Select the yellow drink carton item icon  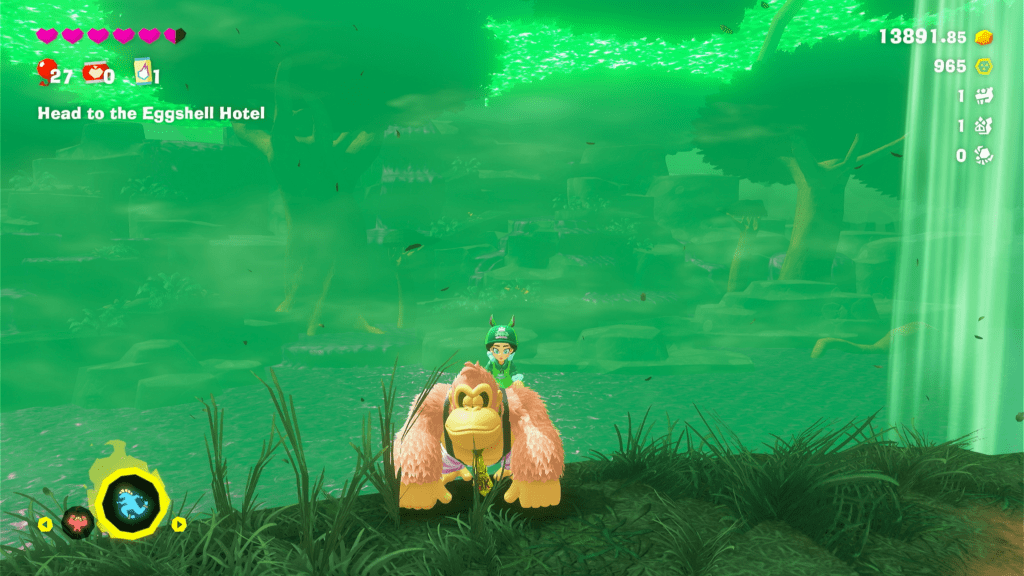144,71
